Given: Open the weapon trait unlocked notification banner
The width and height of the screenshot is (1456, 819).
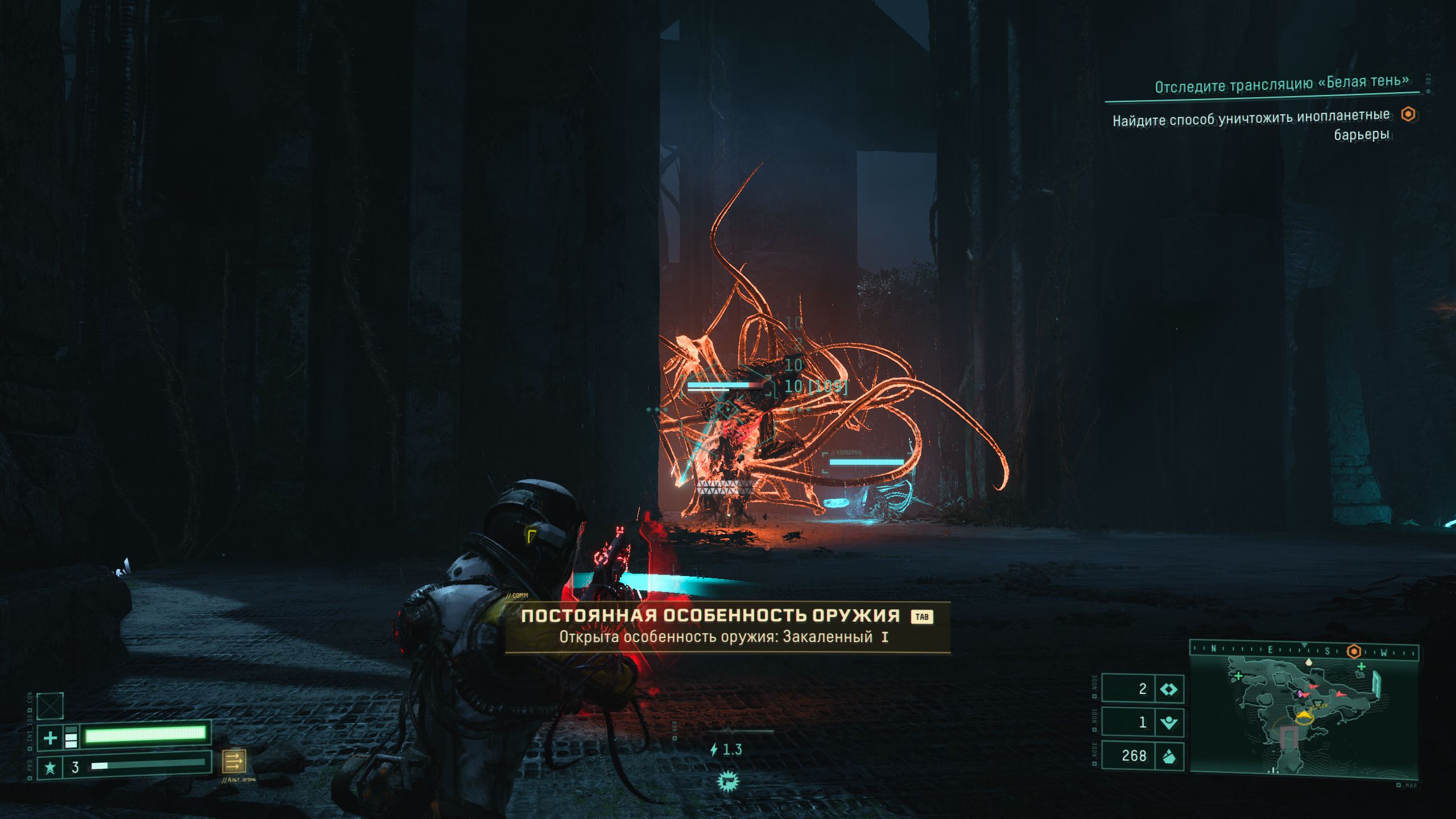Looking at the screenshot, I should [x=727, y=626].
